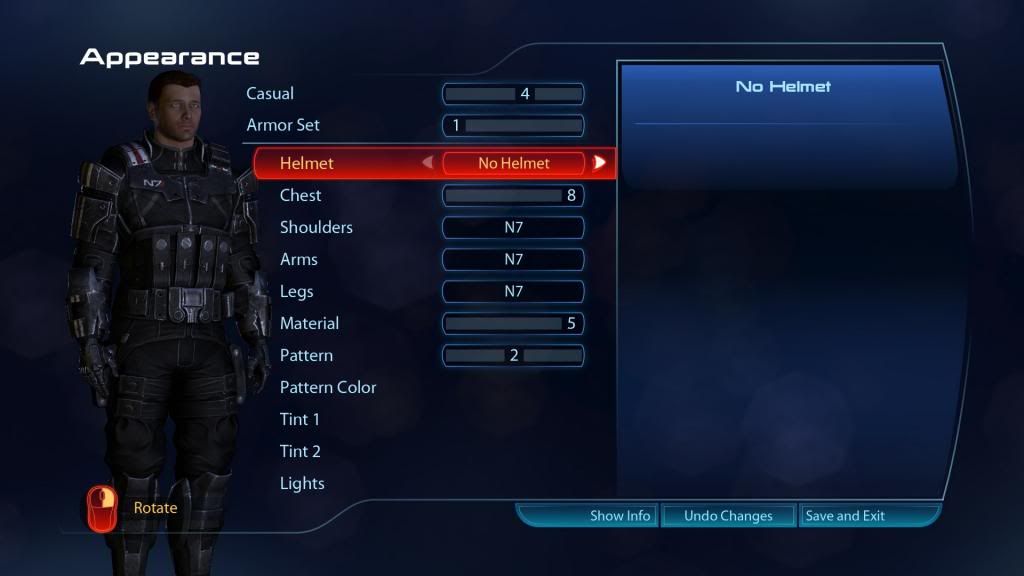
Task: Click the left arrow beside No Helmet
Action: tap(428, 163)
